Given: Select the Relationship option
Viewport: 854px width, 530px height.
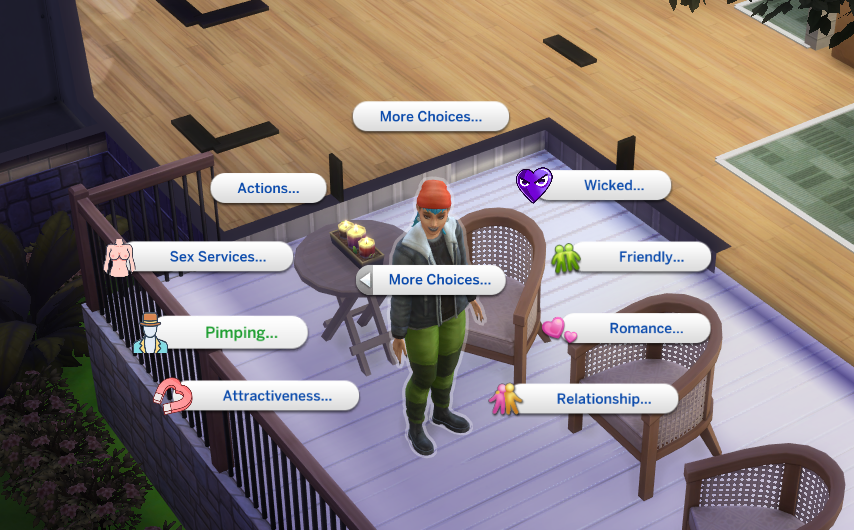Looking at the screenshot, I should pos(603,399).
